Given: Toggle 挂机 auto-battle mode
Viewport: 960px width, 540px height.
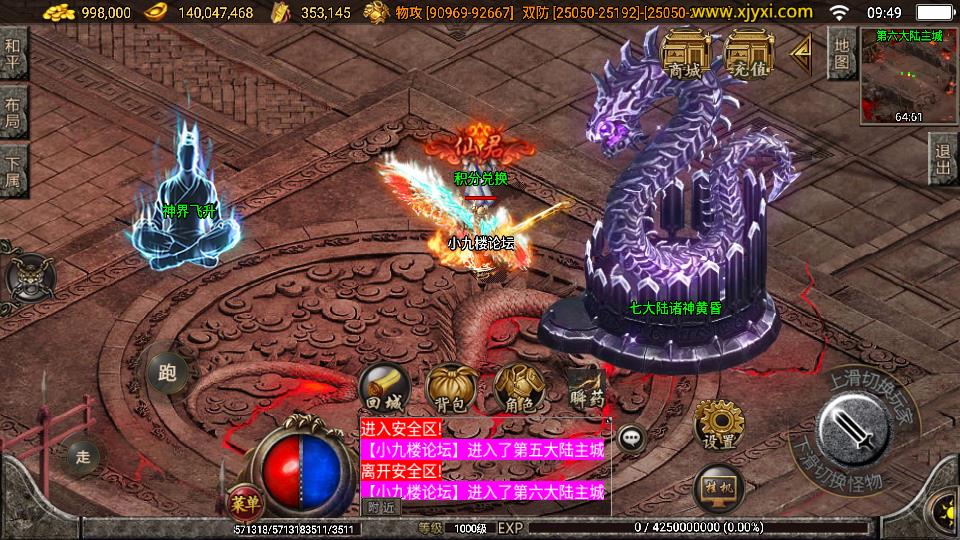Looking at the screenshot, I should click(718, 485).
